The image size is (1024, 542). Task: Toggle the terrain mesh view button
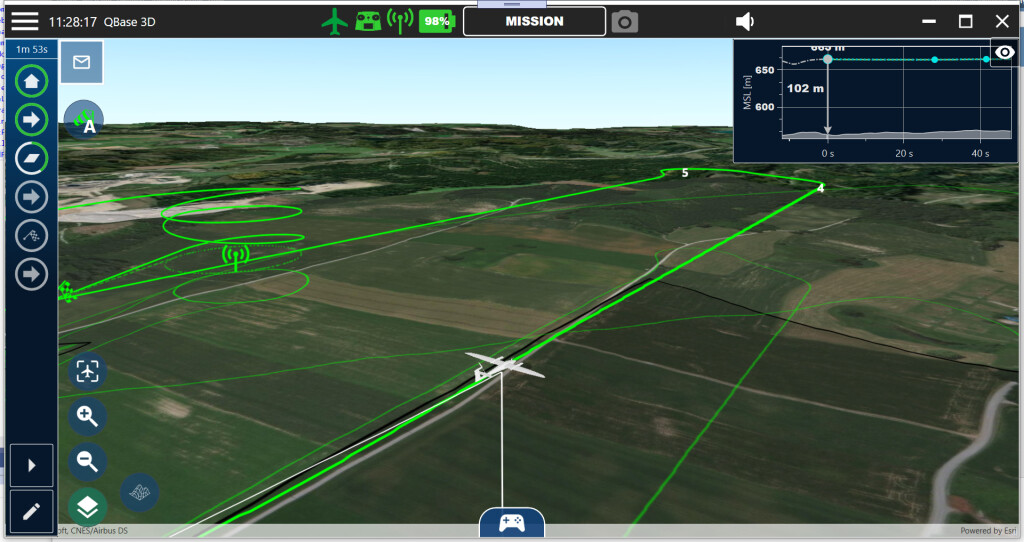pos(139,491)
